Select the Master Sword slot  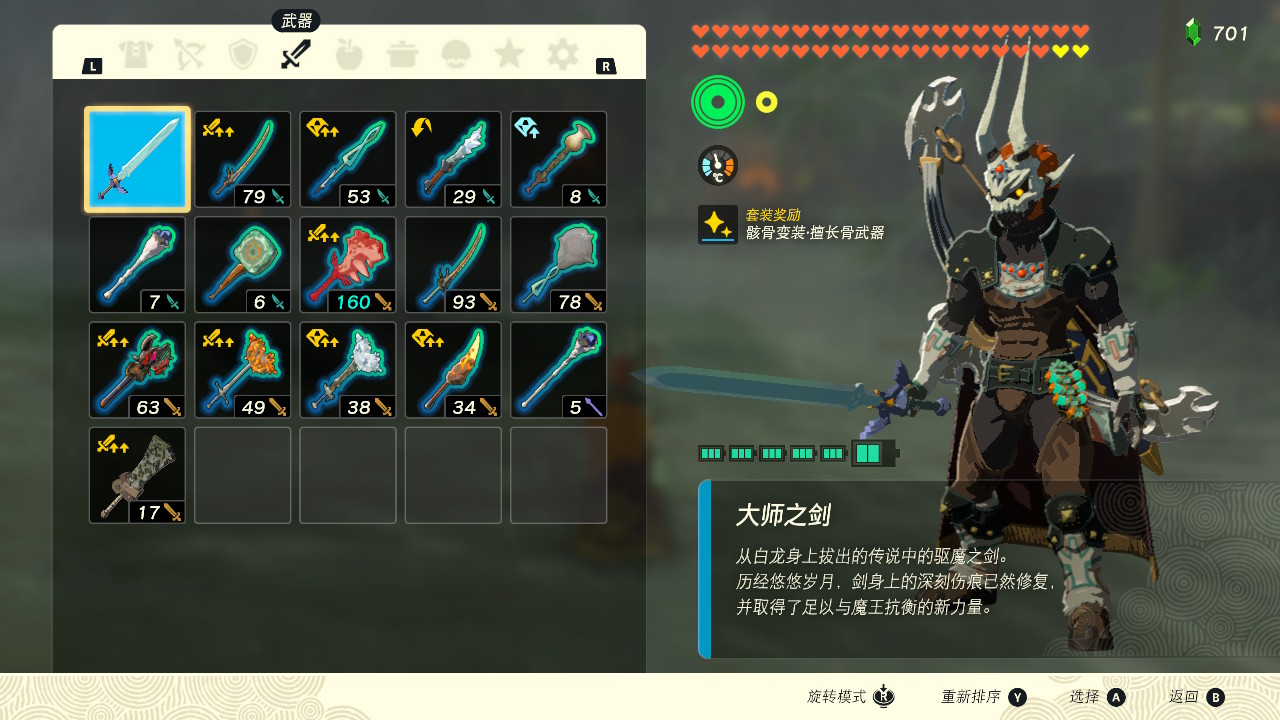coord(137,160)
